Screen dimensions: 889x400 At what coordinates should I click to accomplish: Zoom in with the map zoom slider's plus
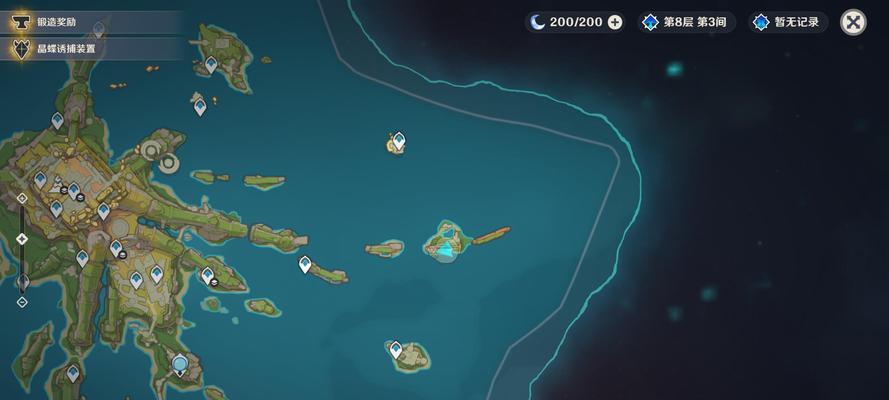pos(22,199)
